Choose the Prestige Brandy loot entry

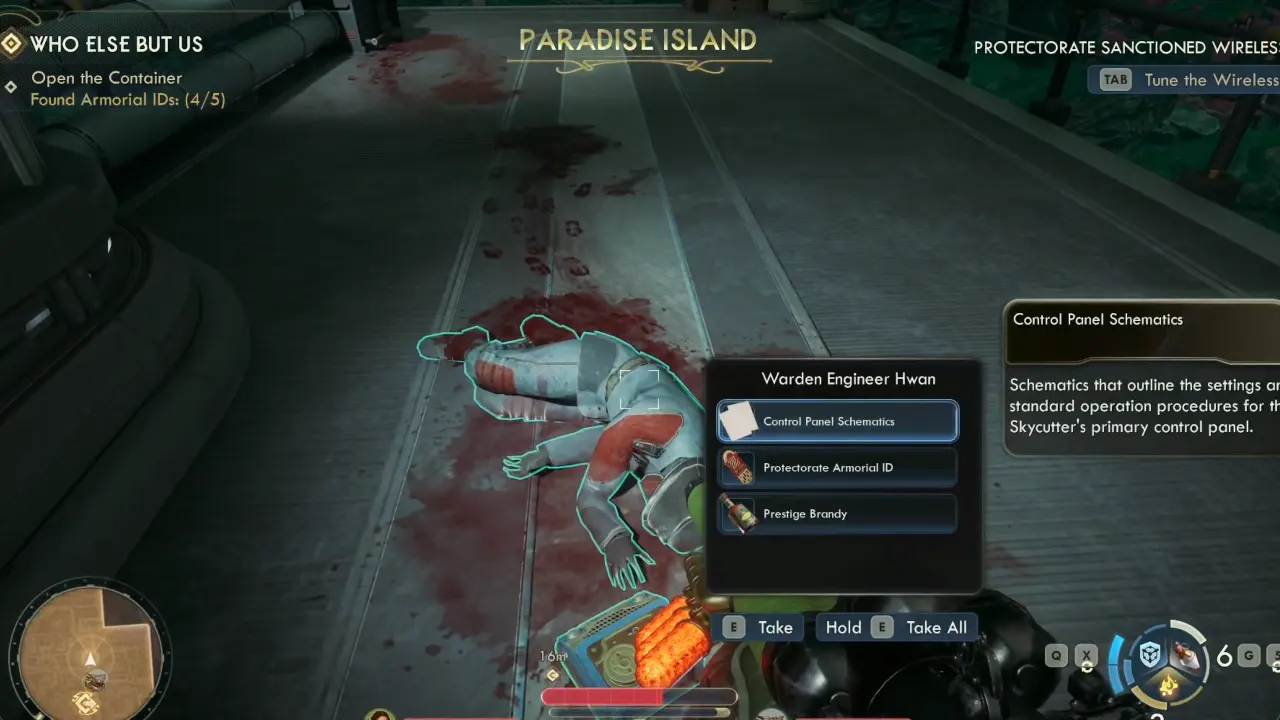pyautogui.click(x=837, y=513)
